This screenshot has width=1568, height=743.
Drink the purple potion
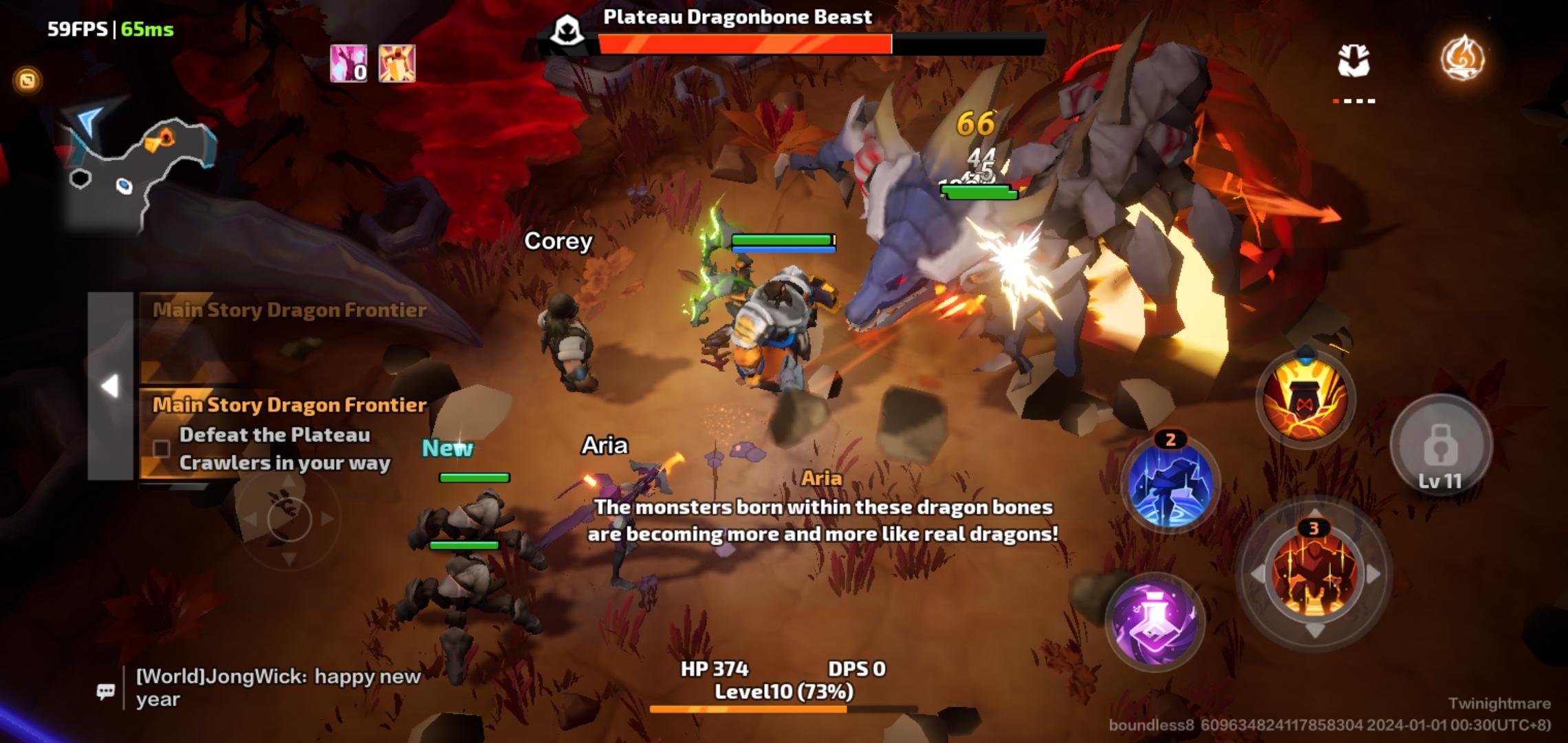tap(1155, 621)
